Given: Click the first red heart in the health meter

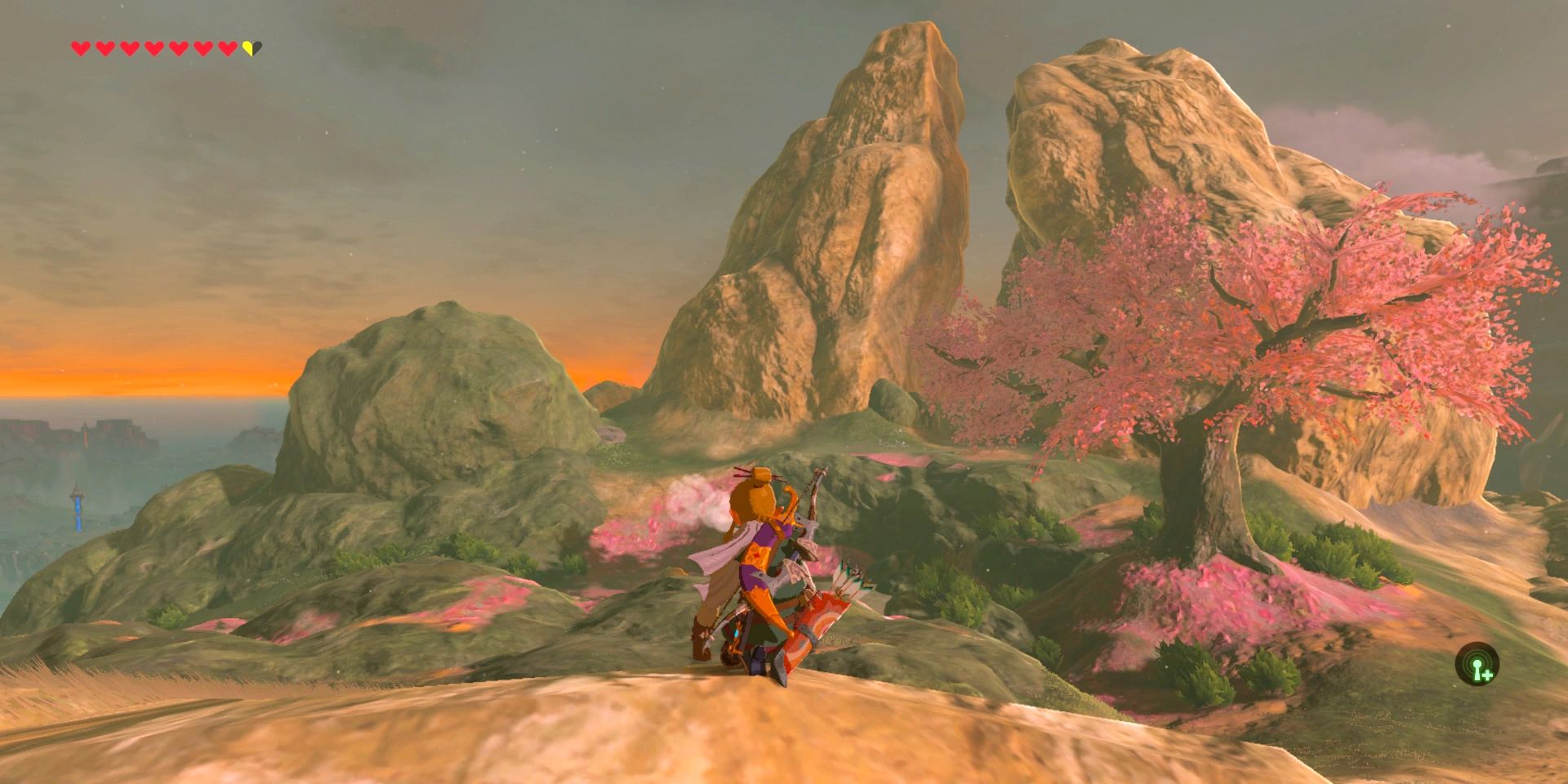Looking at the screenshot, I should tap(80, 49).
